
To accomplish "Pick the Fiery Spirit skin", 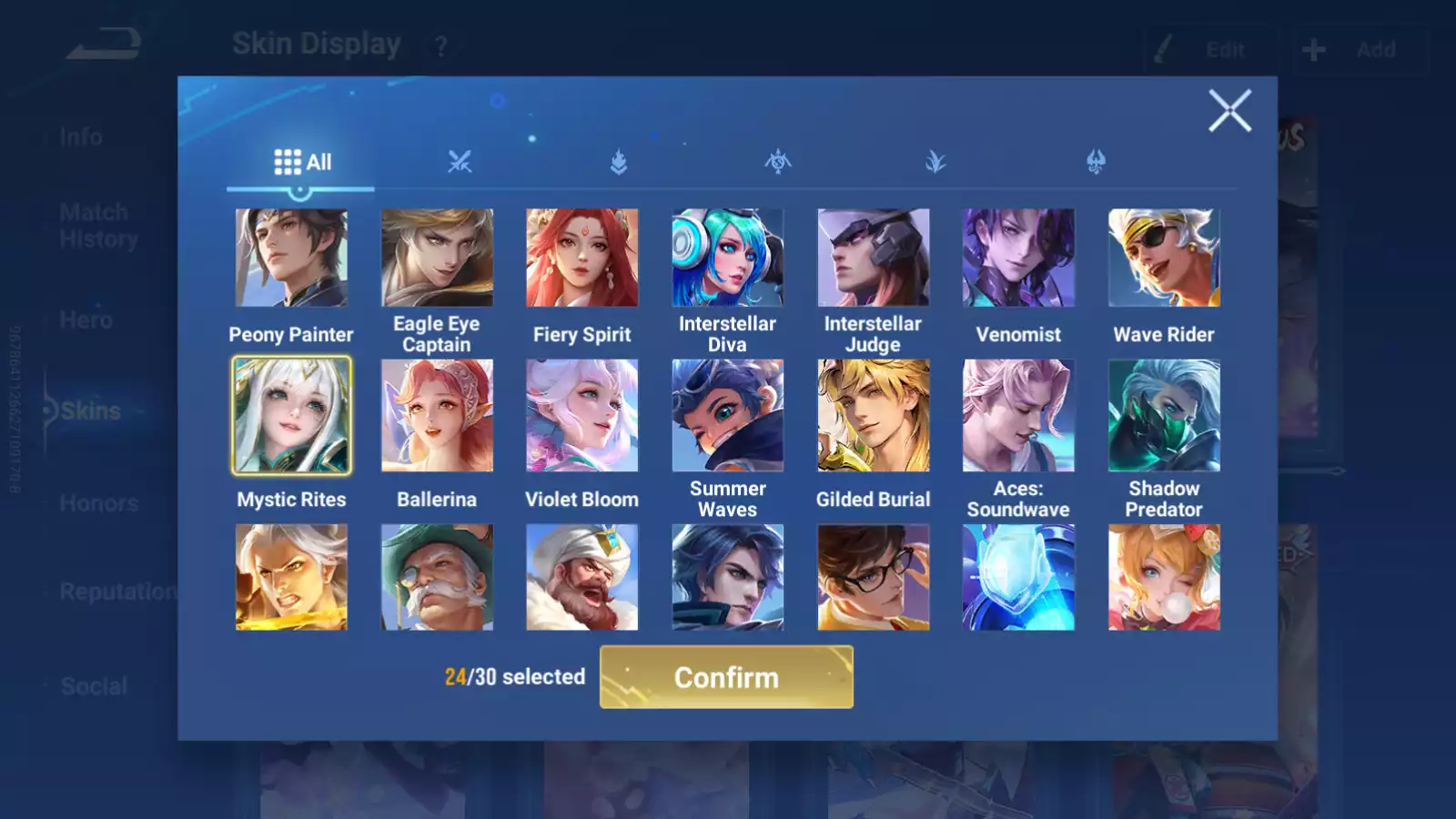I will point(582,258).
